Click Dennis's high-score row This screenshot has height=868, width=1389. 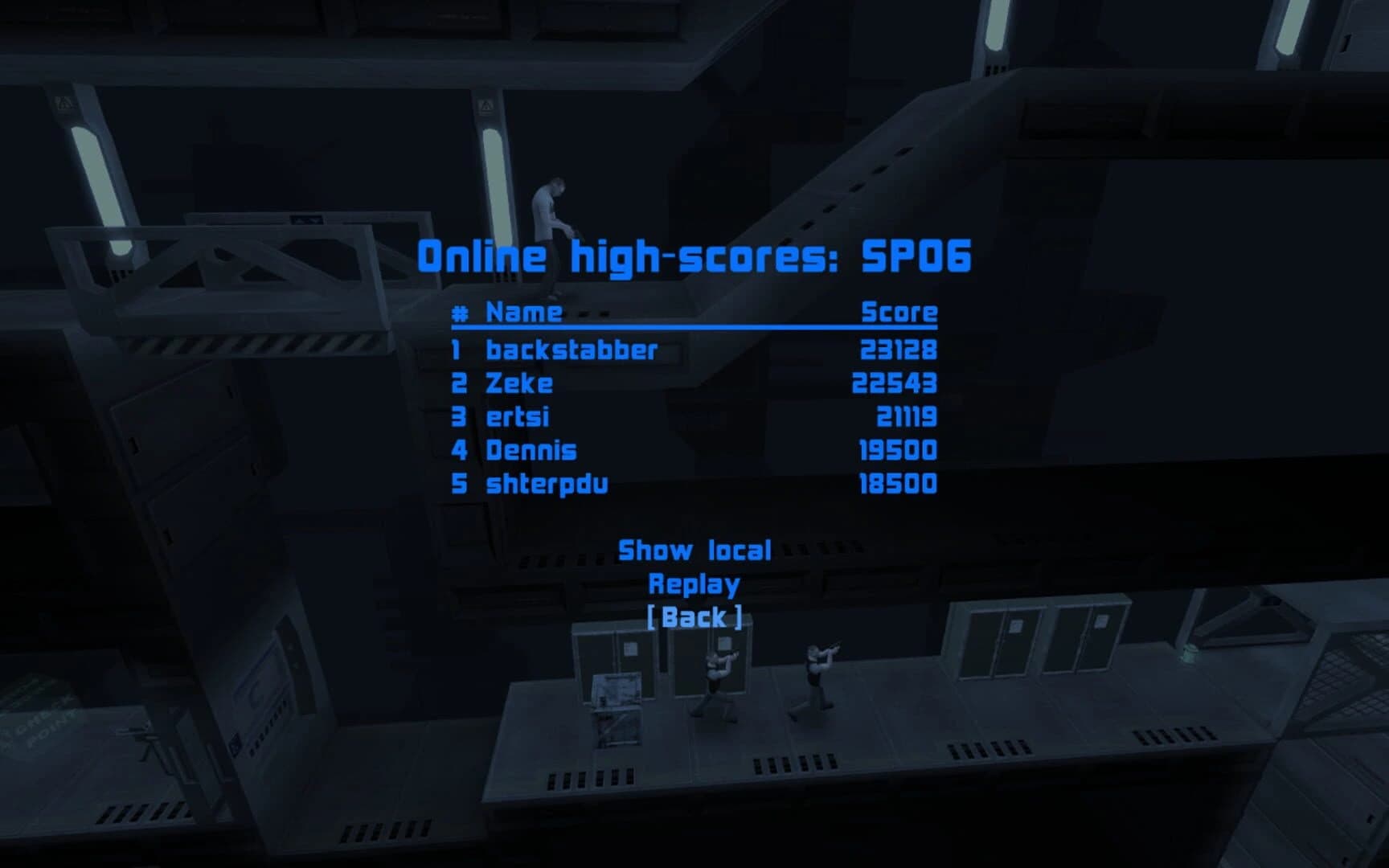531,451
